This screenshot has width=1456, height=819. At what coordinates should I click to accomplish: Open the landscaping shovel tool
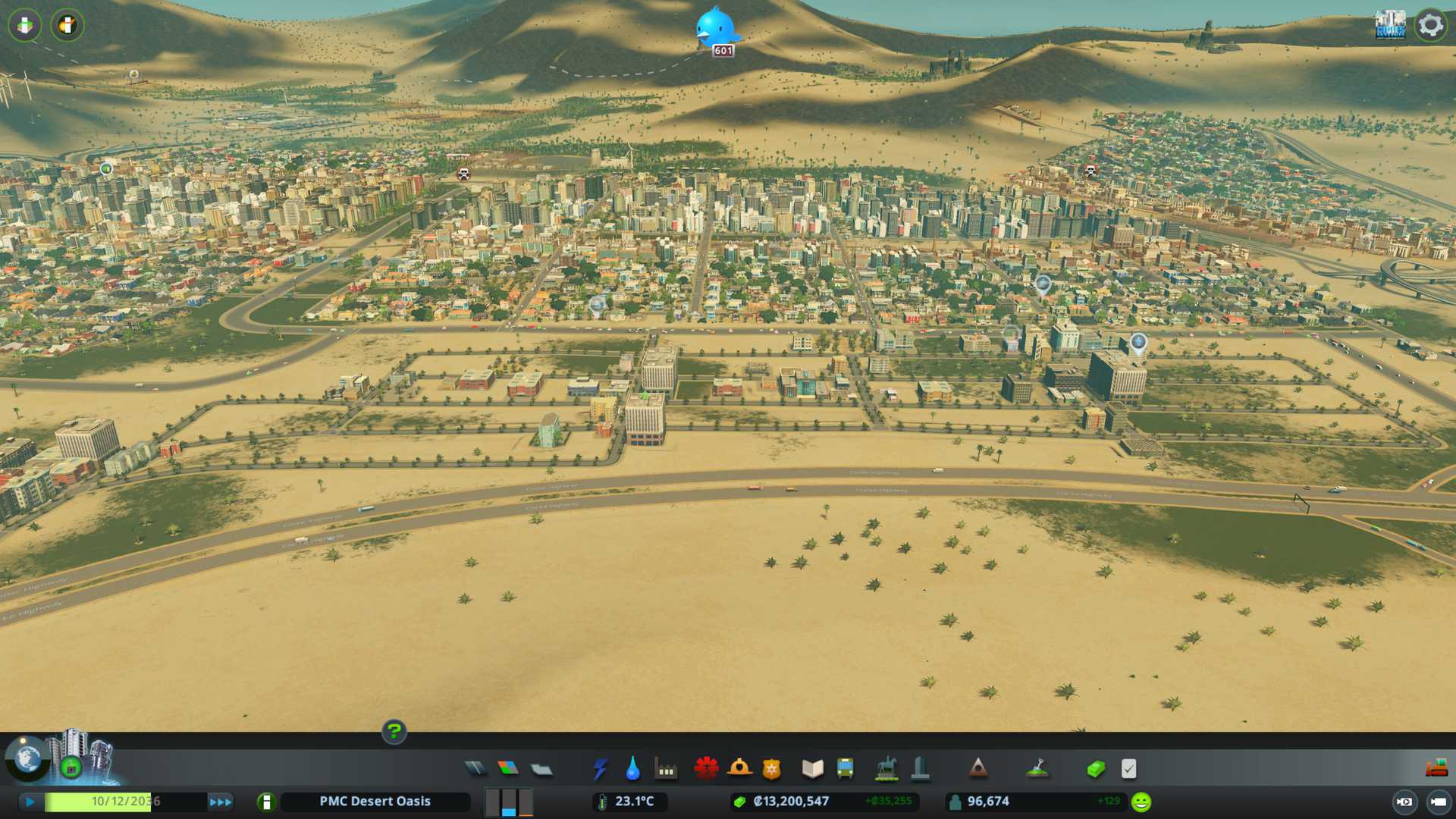pyautogui.click(x=1037, y=769)
